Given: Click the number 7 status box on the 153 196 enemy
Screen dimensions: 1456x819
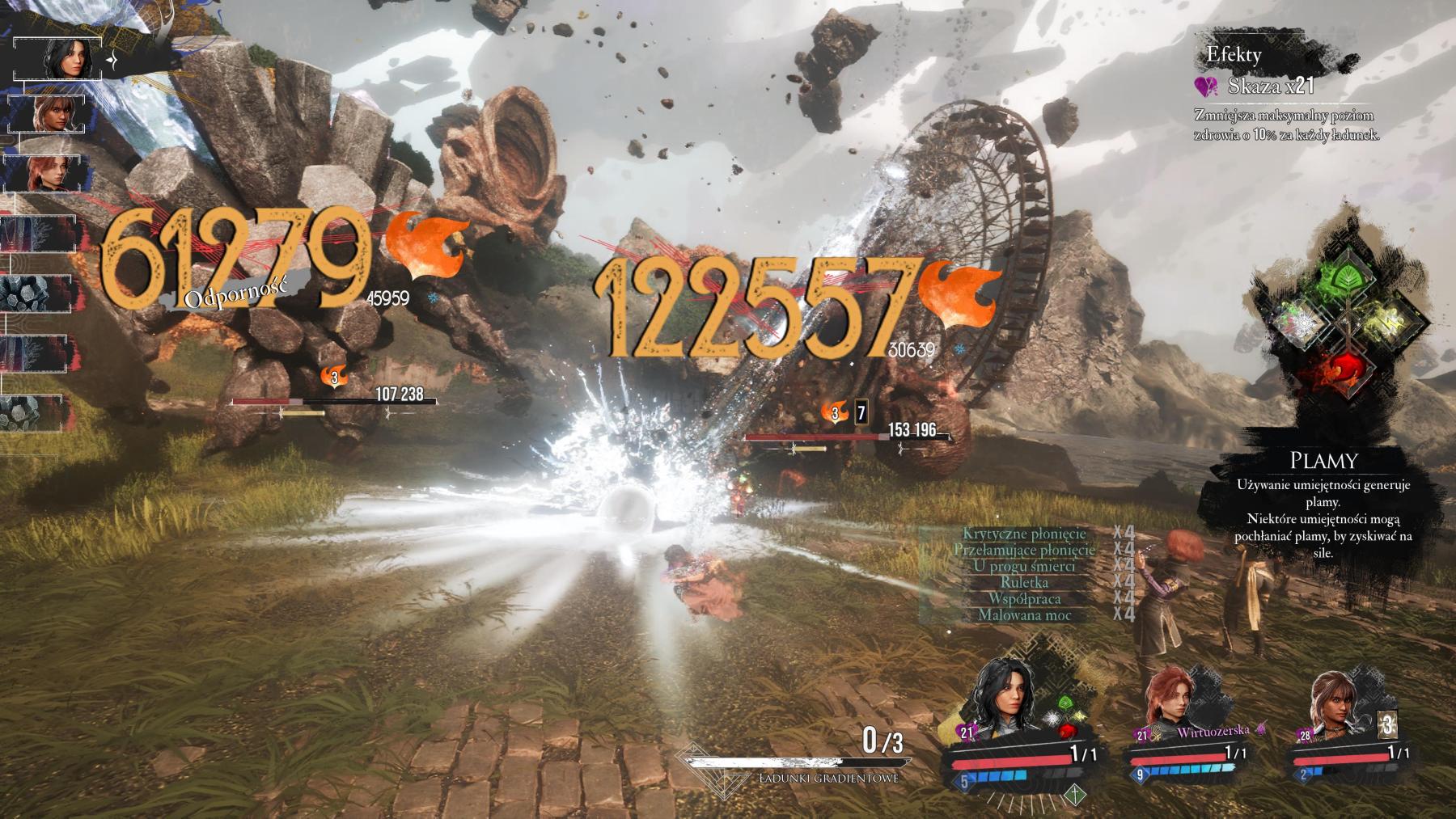Looking at the screenshot, I should pos(860,412).
